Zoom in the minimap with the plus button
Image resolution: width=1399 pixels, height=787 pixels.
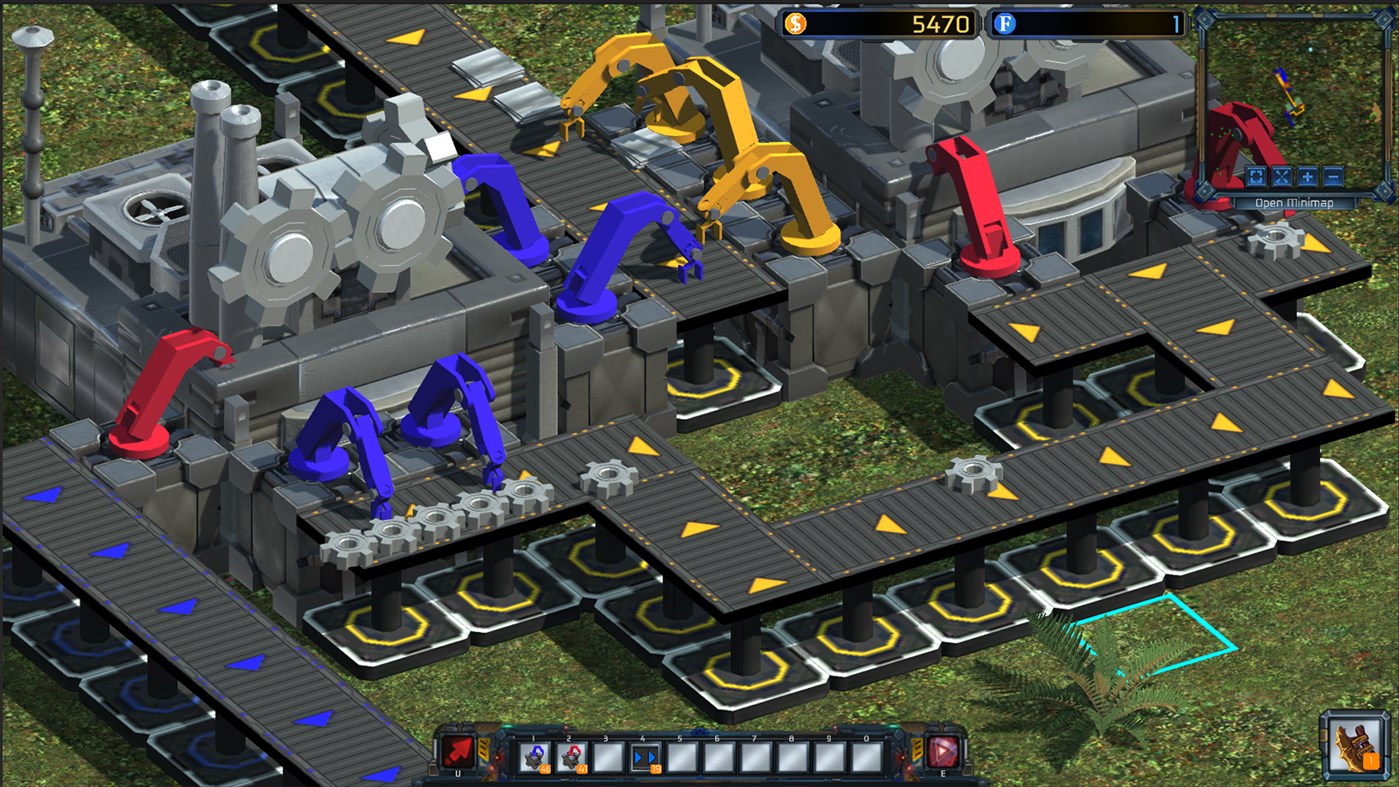point(1307,176)
